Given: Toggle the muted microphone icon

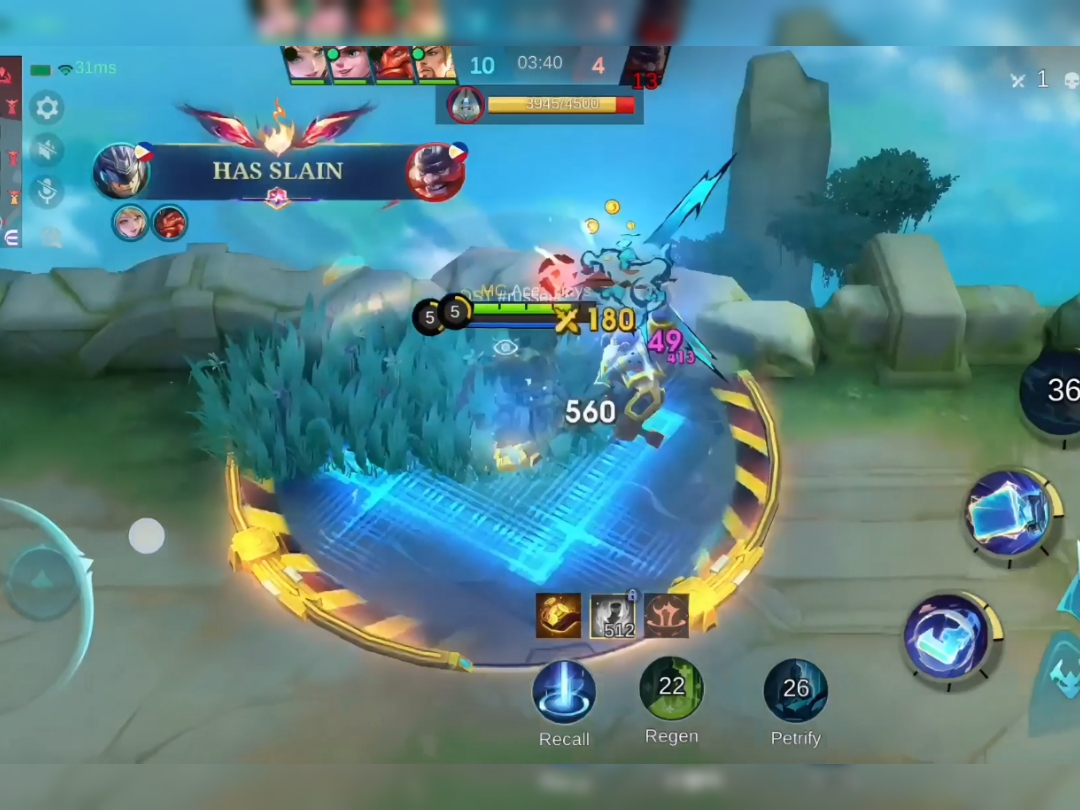Looking at the screenshot, I should tap(47, 192).
